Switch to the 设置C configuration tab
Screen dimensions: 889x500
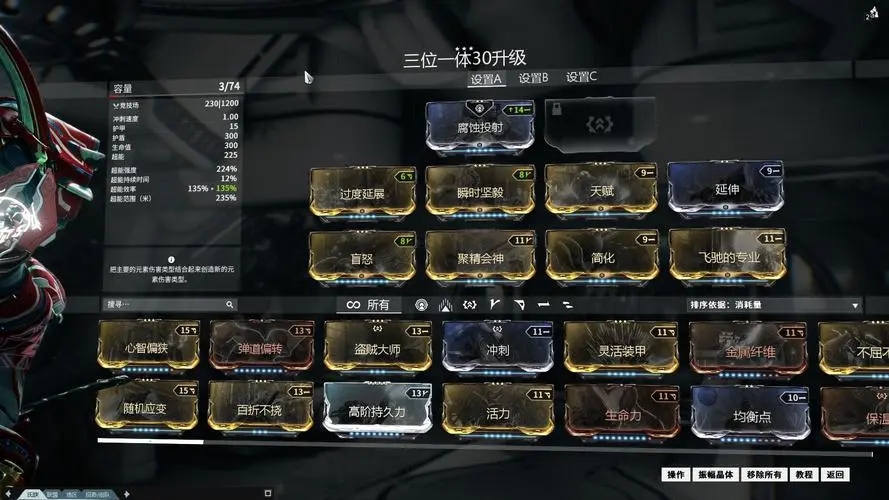[581, 77]
